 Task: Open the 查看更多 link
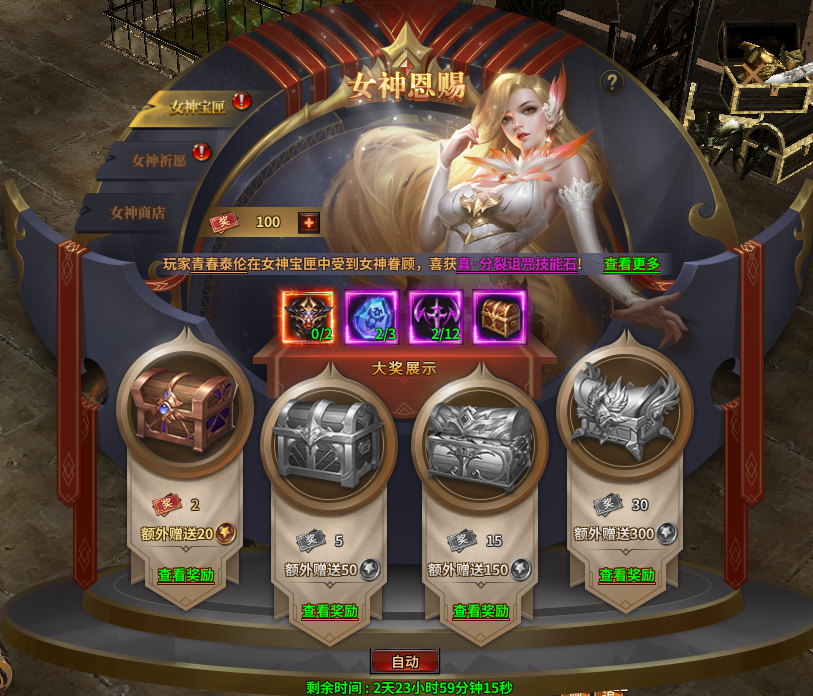[x=631, y=264]
